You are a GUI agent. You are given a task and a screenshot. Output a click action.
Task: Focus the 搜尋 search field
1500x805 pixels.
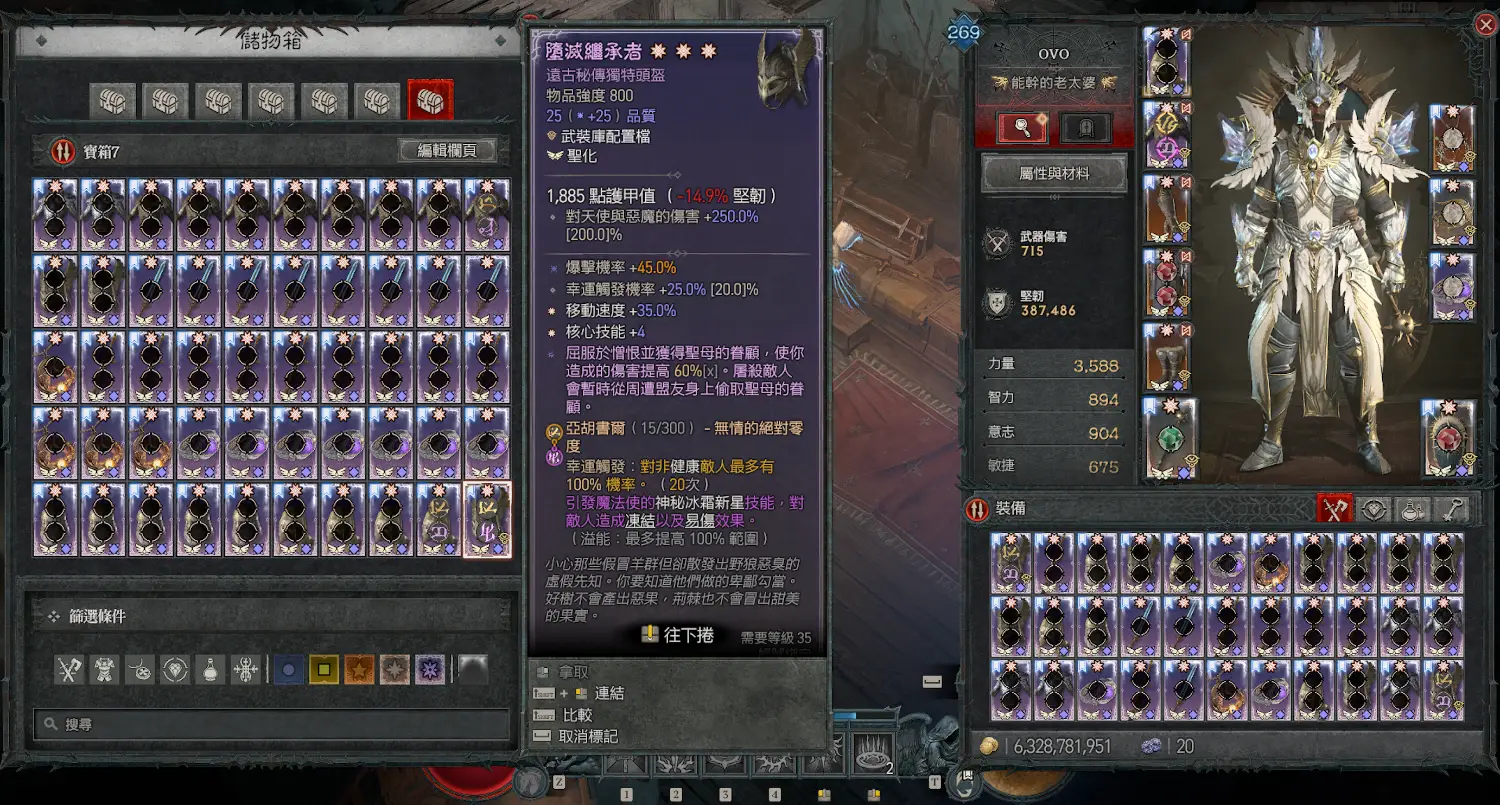(x=270, y=723)
